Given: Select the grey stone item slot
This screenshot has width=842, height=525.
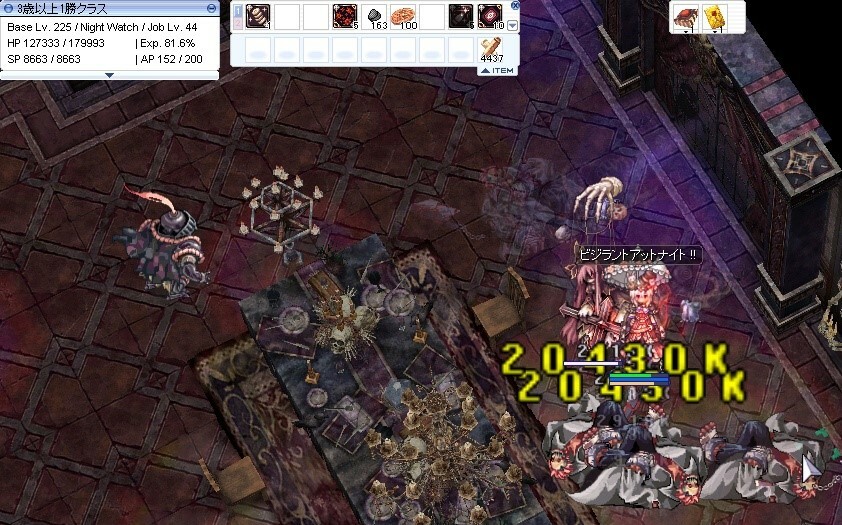Looking at the screenshot, I should (375, 17).
